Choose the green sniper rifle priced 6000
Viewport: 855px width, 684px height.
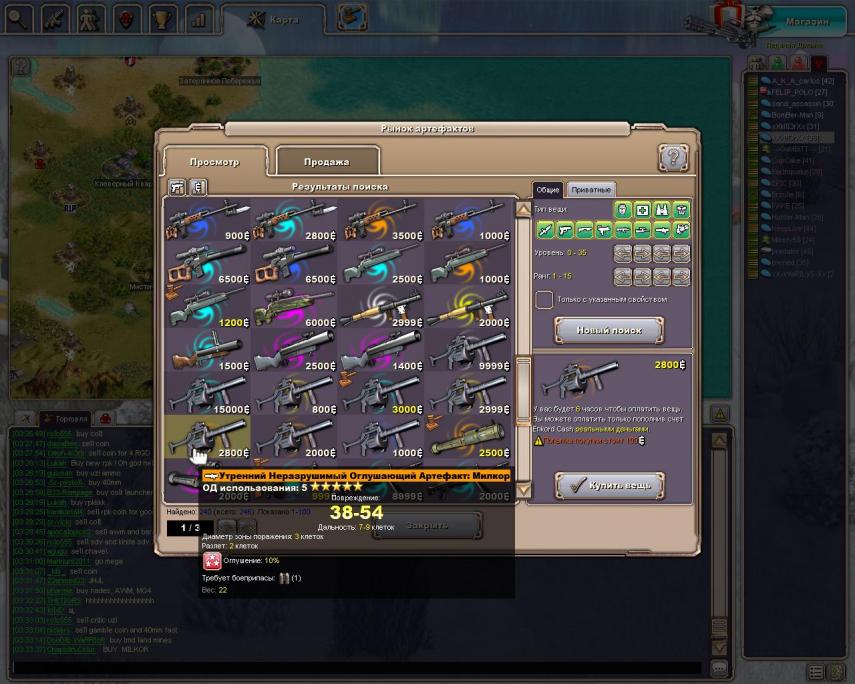[x=294, y=311]
